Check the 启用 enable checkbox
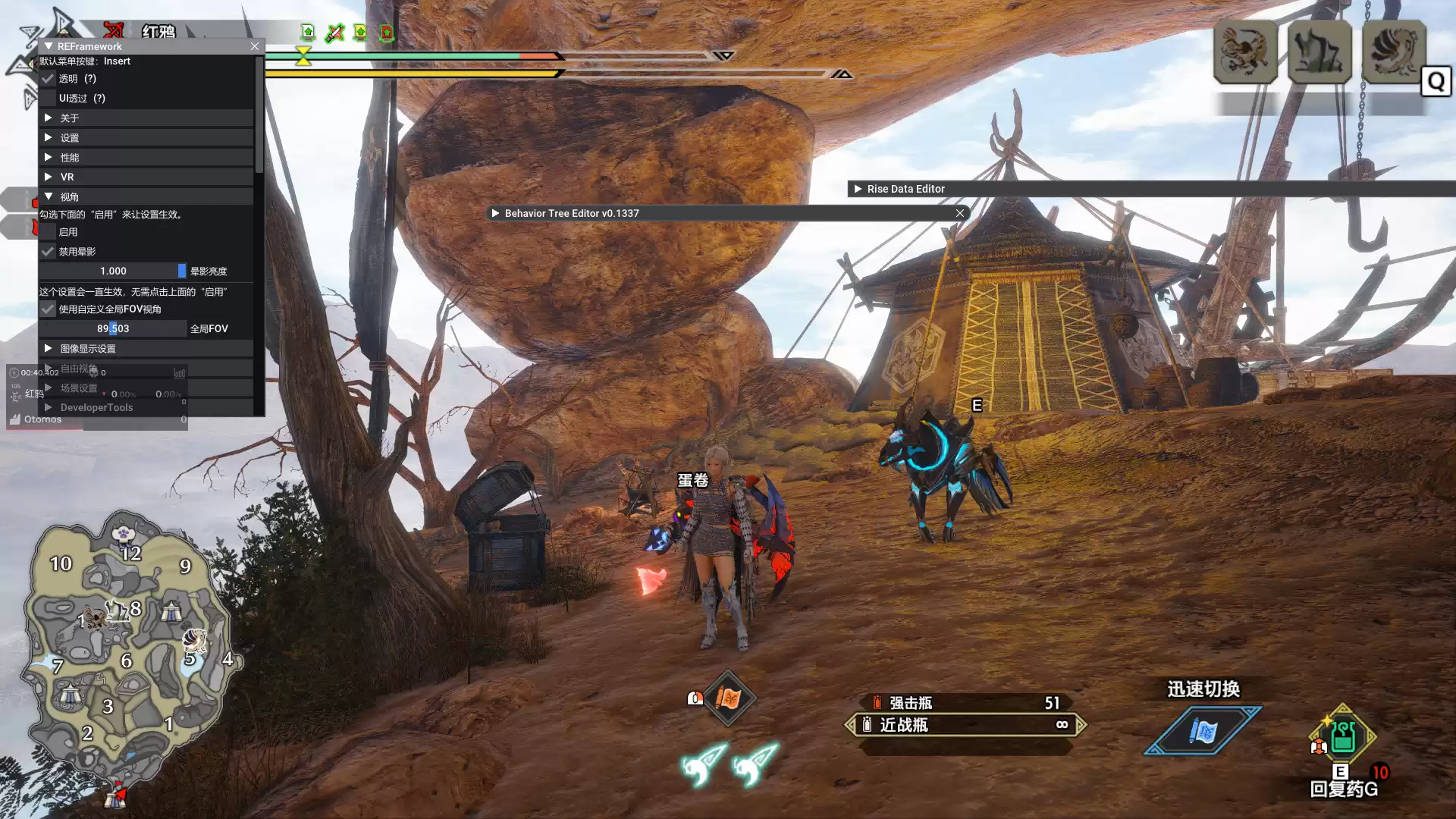The image size is (1456, 819). (48, 231)
